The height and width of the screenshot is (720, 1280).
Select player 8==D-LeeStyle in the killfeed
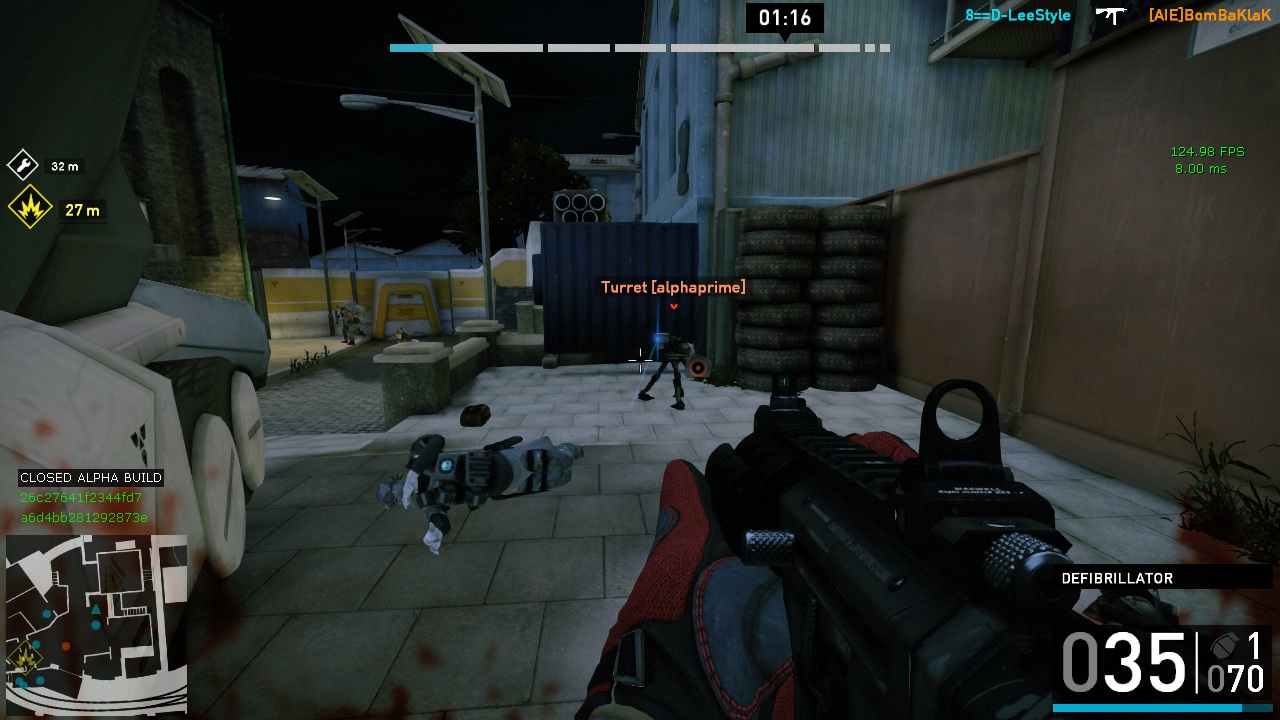(x=1018, y=15)
